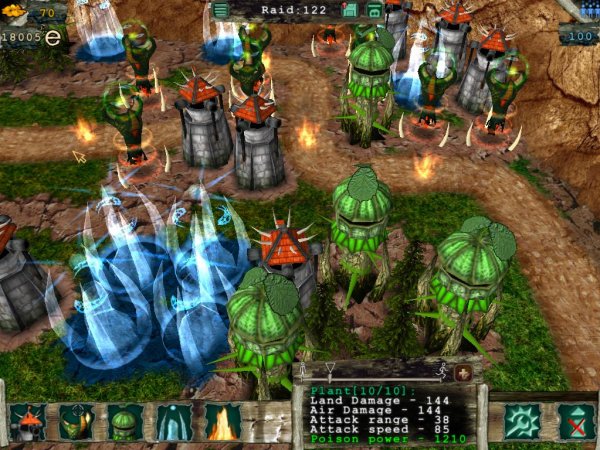The width and height of the screenshot is (600, 450).
Task: Click the plus button above the Plant stats
Action: pyautogui.click(x=463, y=372)
